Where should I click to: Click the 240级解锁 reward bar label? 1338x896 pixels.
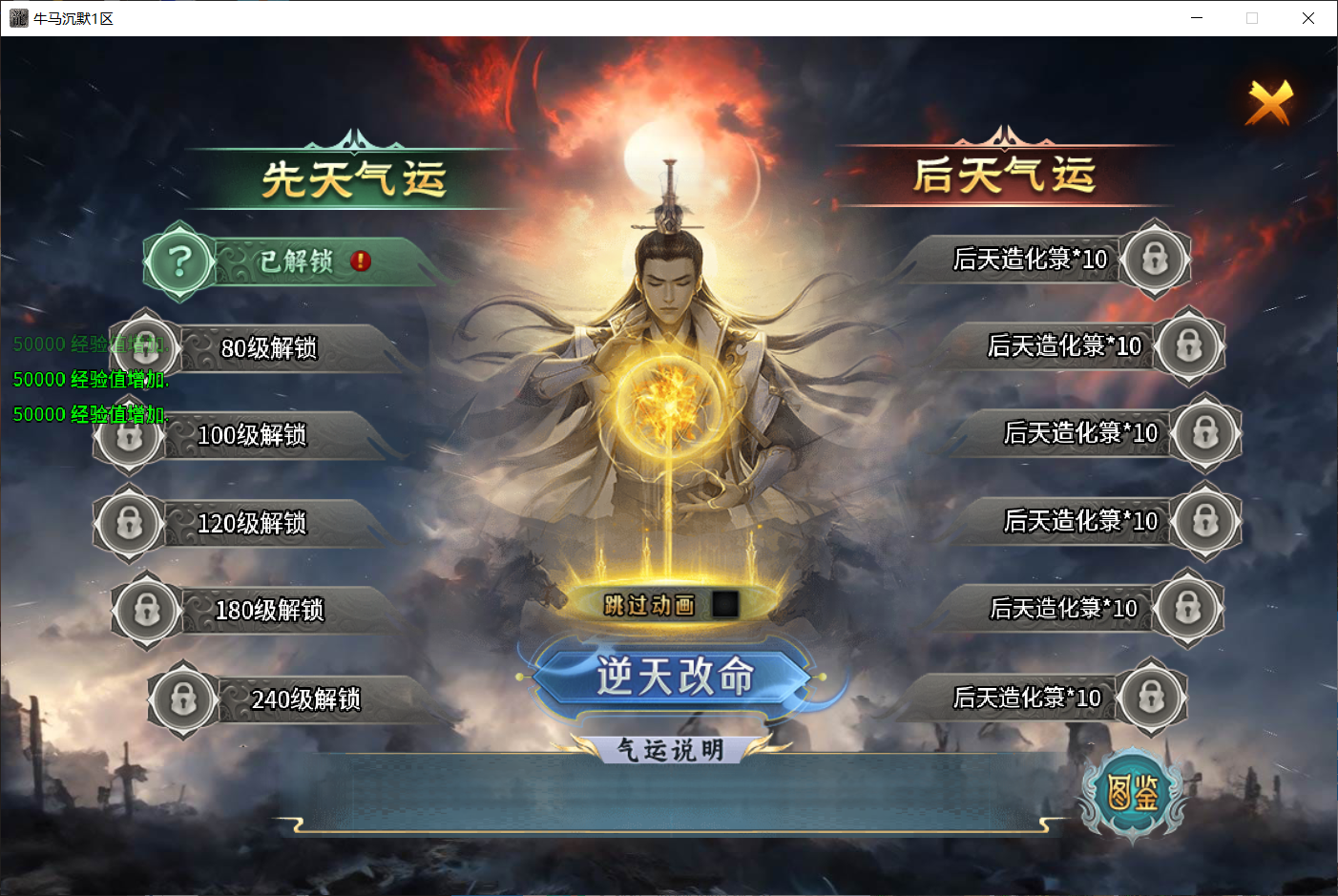[x=303, y=699]
